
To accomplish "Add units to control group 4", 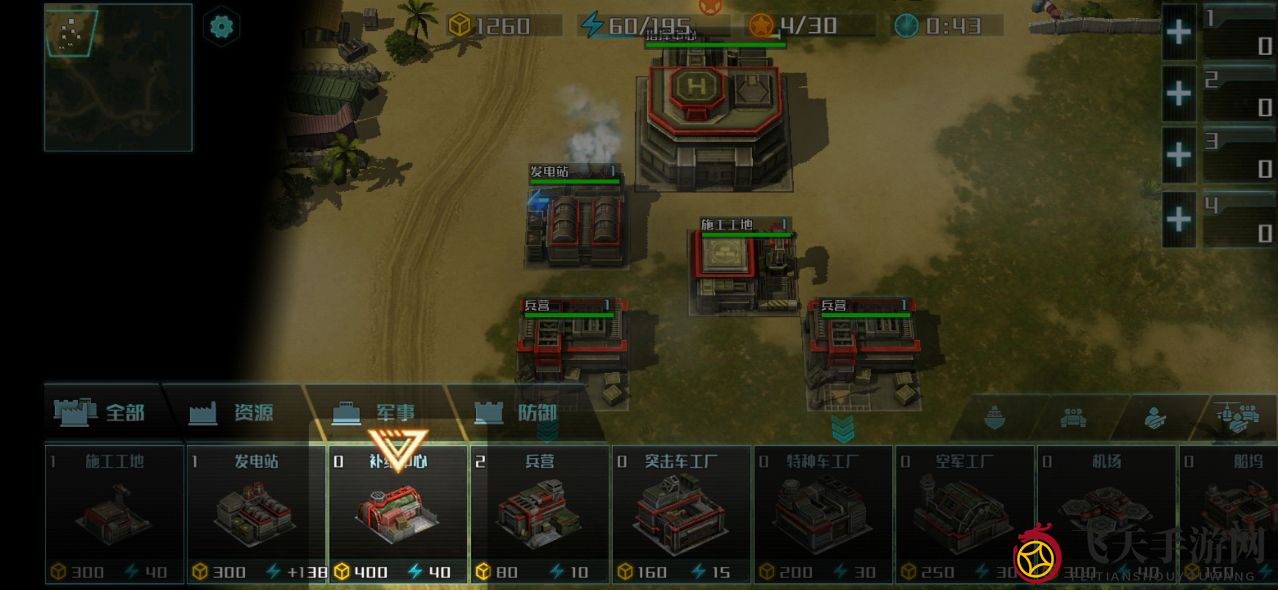I will click(x=1179, y=218).
